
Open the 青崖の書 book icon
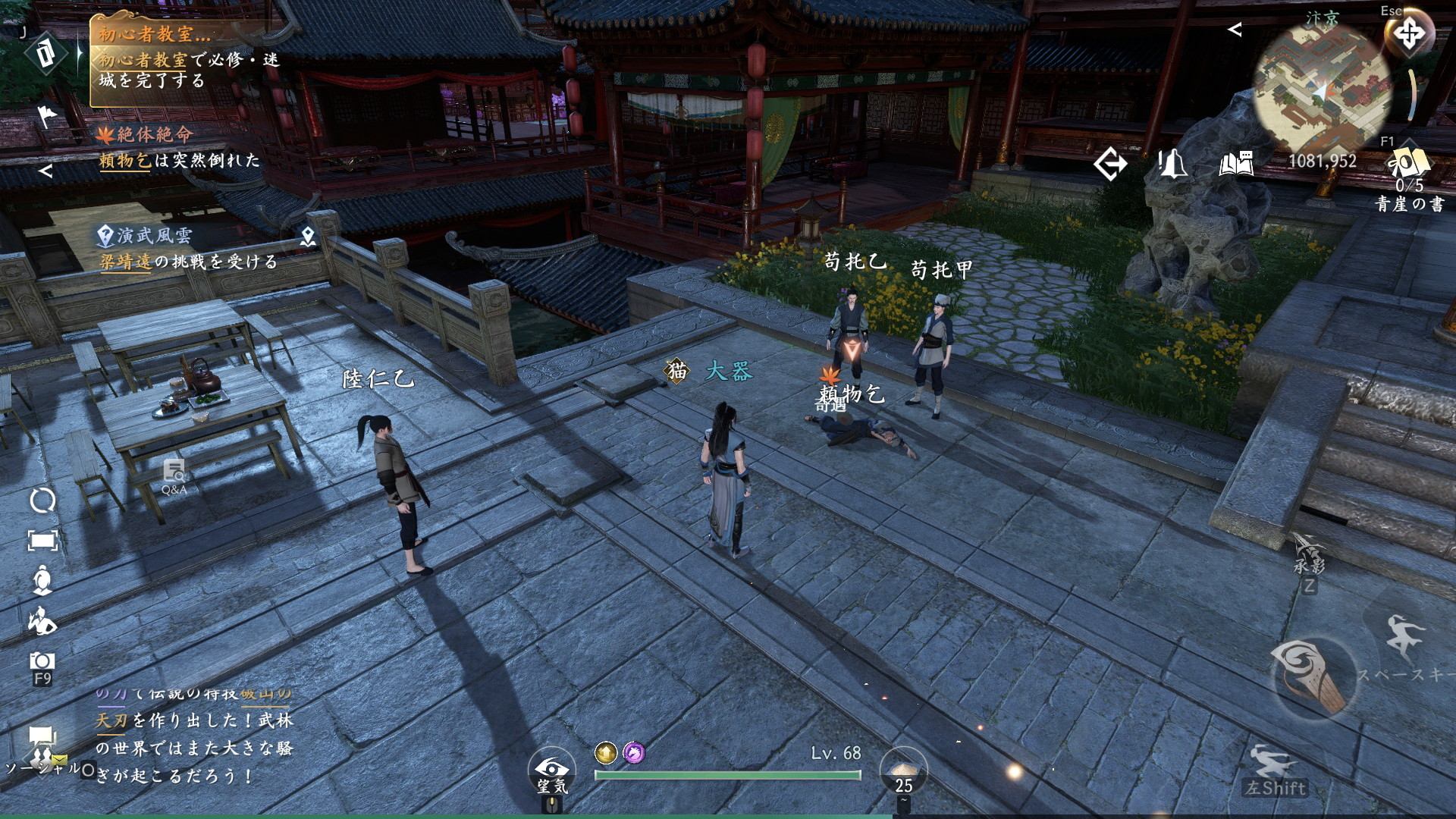tap(1409, 165)
